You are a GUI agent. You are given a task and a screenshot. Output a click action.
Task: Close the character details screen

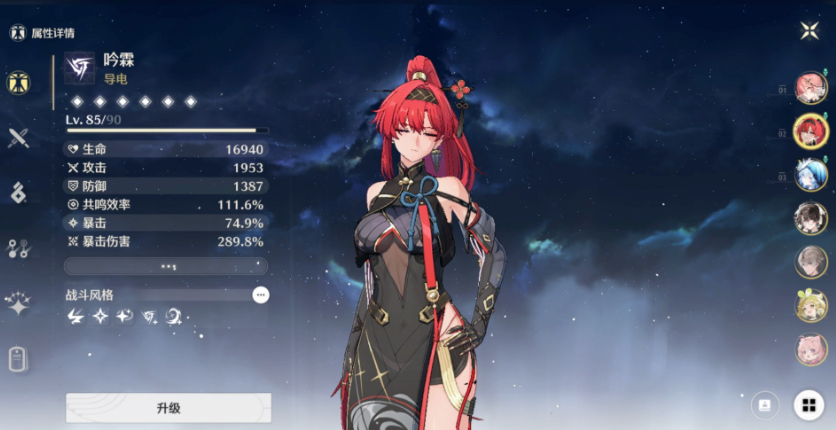(x=809, y=30)
